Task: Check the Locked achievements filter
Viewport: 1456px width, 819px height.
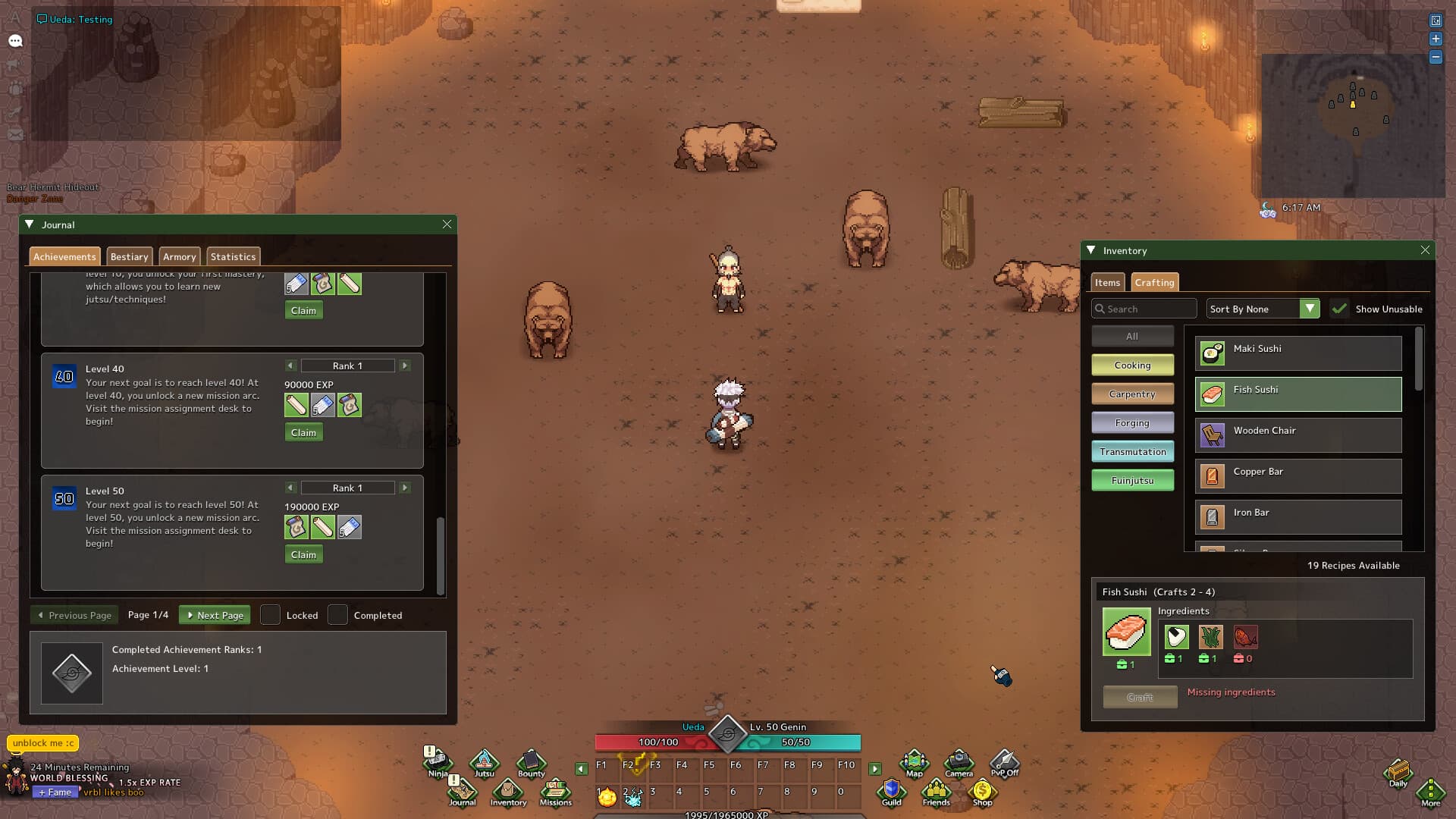Action: [270, 615]
